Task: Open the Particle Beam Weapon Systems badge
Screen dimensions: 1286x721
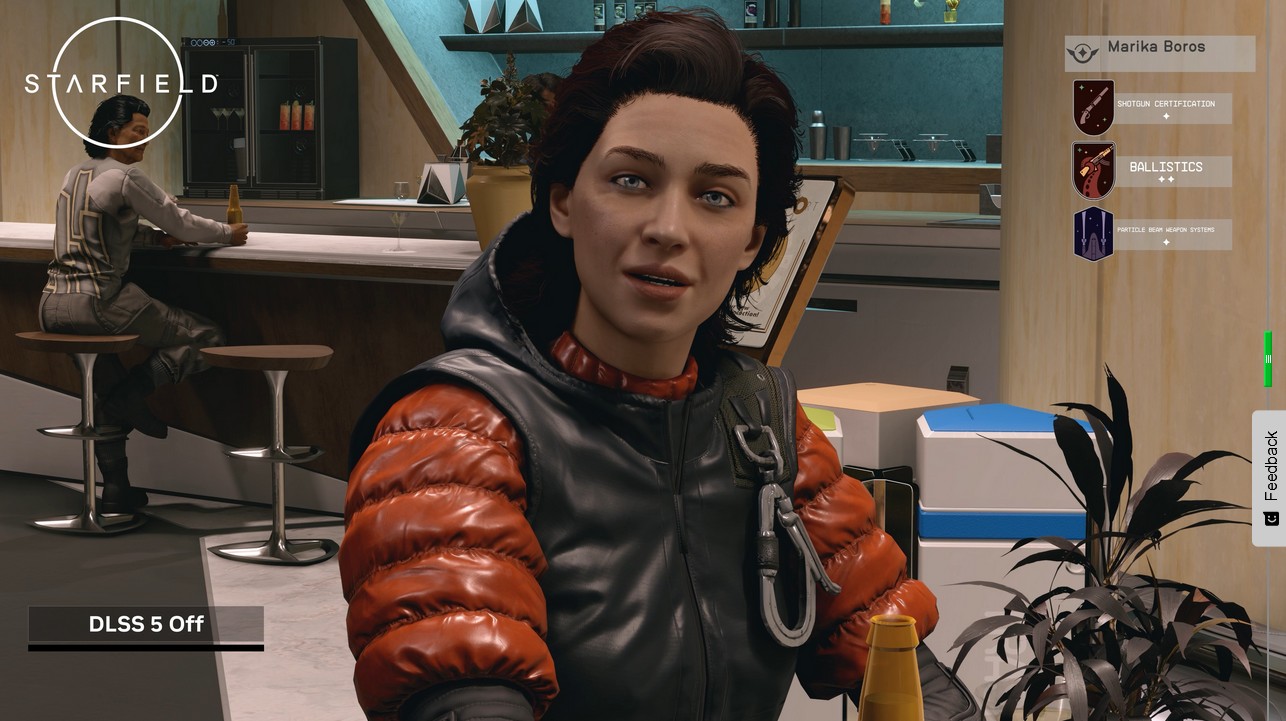Action: (x=1093, y=232)
